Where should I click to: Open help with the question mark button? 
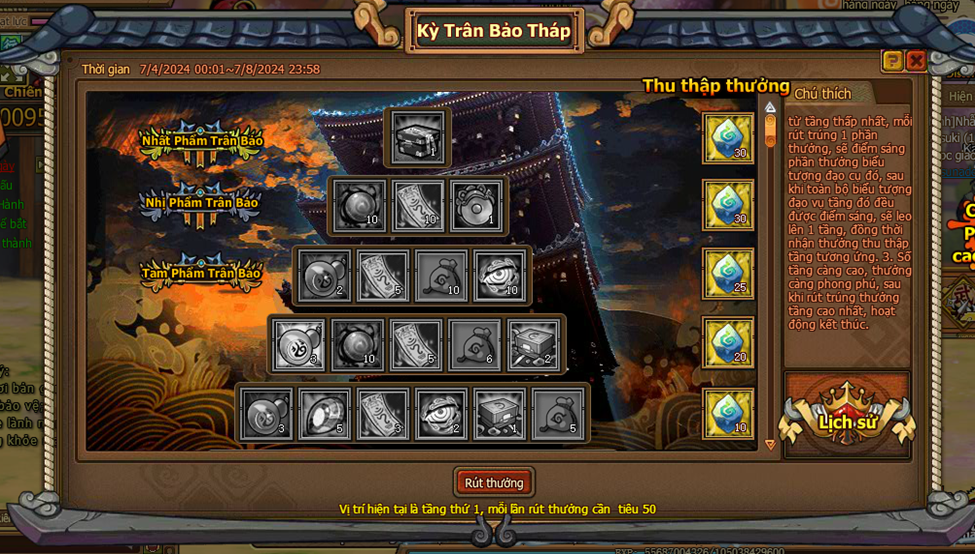click(x=892, y=61)
